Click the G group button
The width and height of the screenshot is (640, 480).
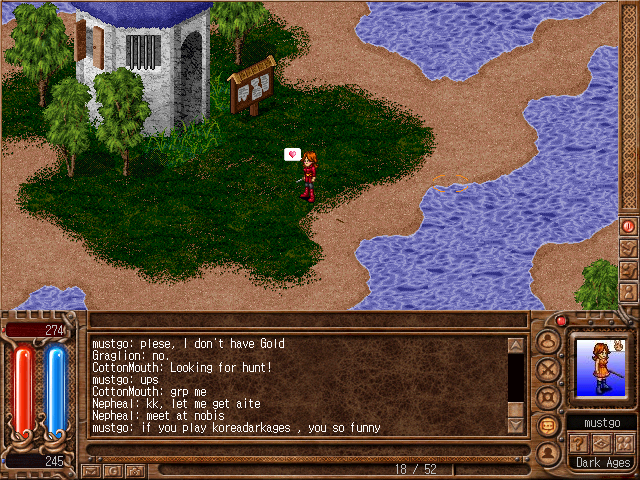pyautogui.click(x=114, y=469)
